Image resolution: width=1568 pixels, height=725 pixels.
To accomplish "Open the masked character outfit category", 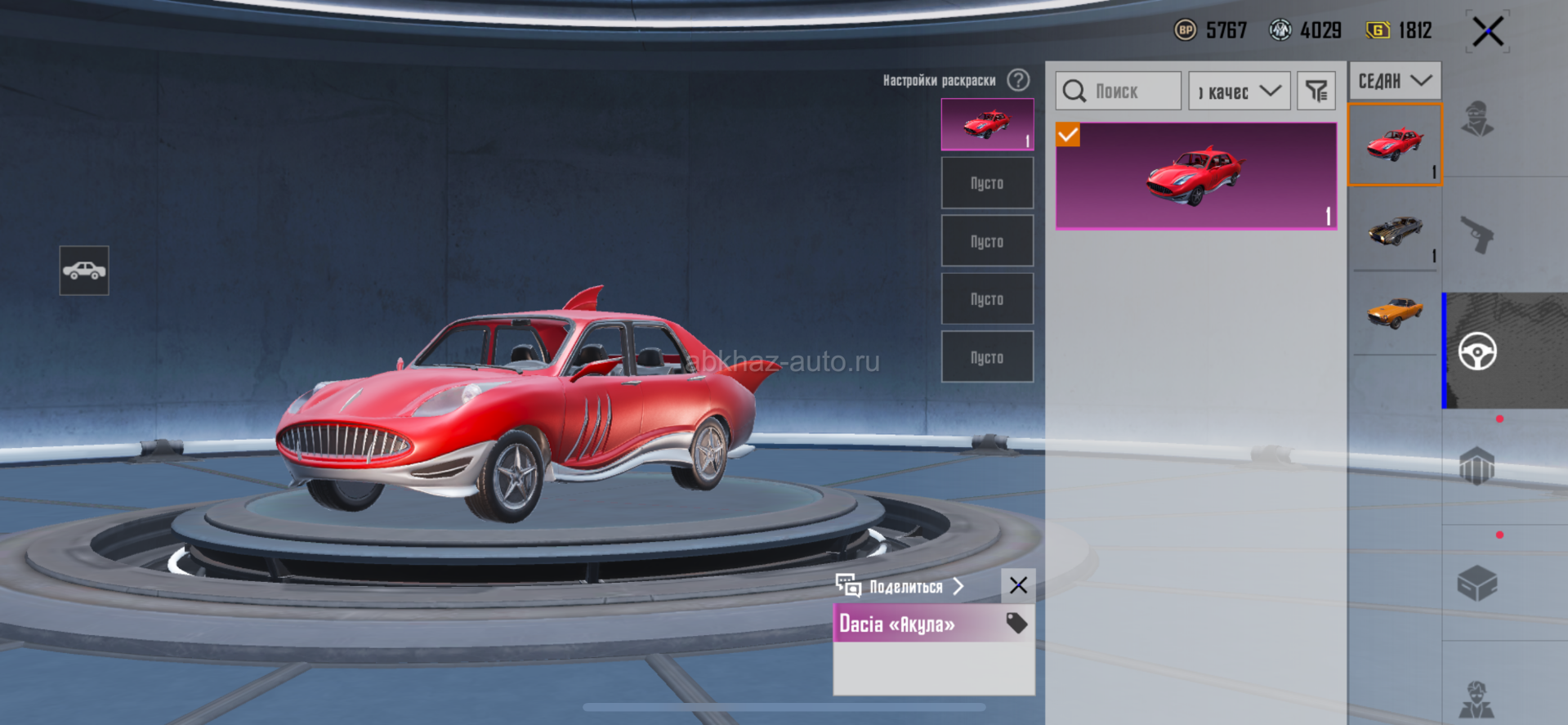I will 1477,120.
